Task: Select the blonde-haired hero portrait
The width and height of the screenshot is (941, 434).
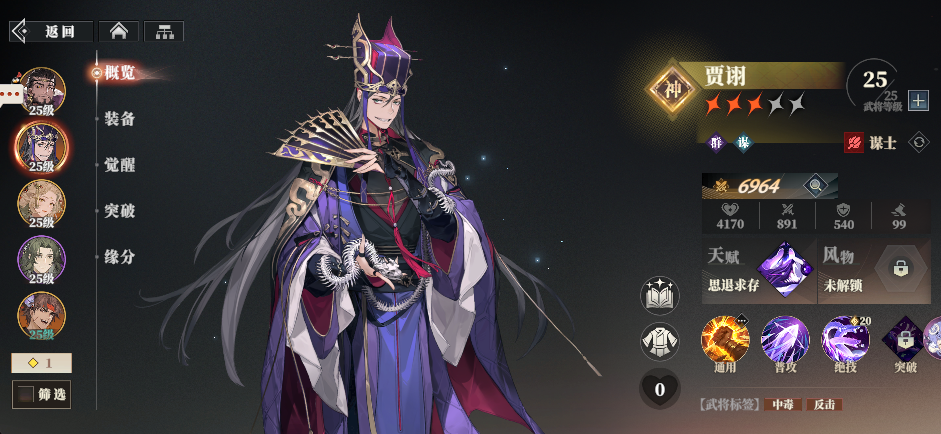Action: (x=42, y=204)
